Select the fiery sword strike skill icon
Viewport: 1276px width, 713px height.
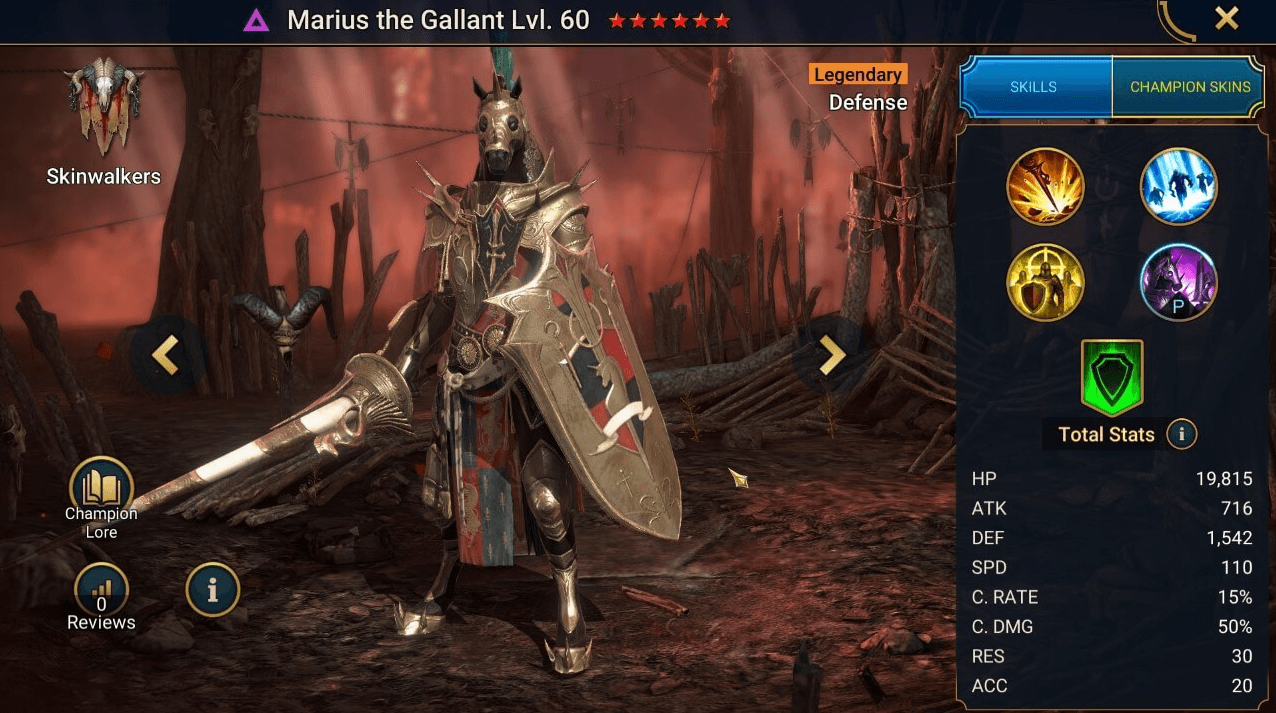(1045, 186)
